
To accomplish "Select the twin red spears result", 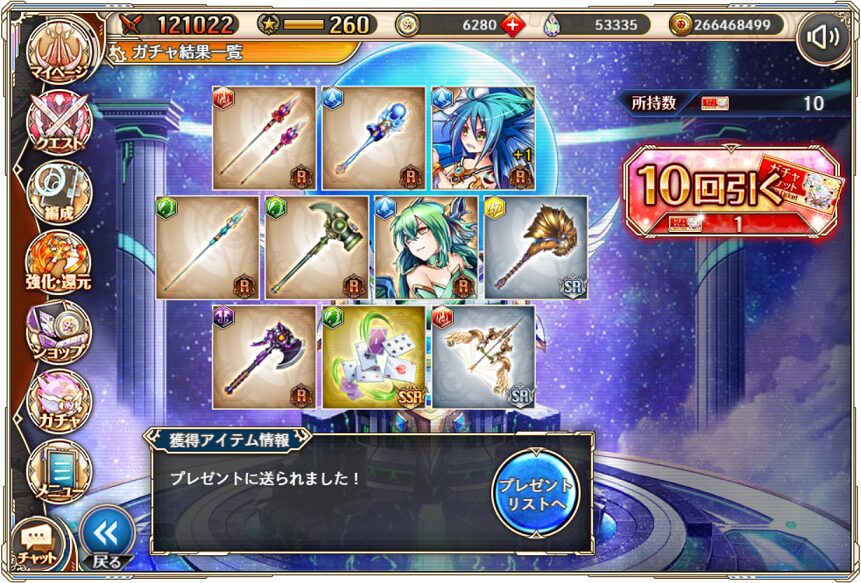I will pos(265,138).
